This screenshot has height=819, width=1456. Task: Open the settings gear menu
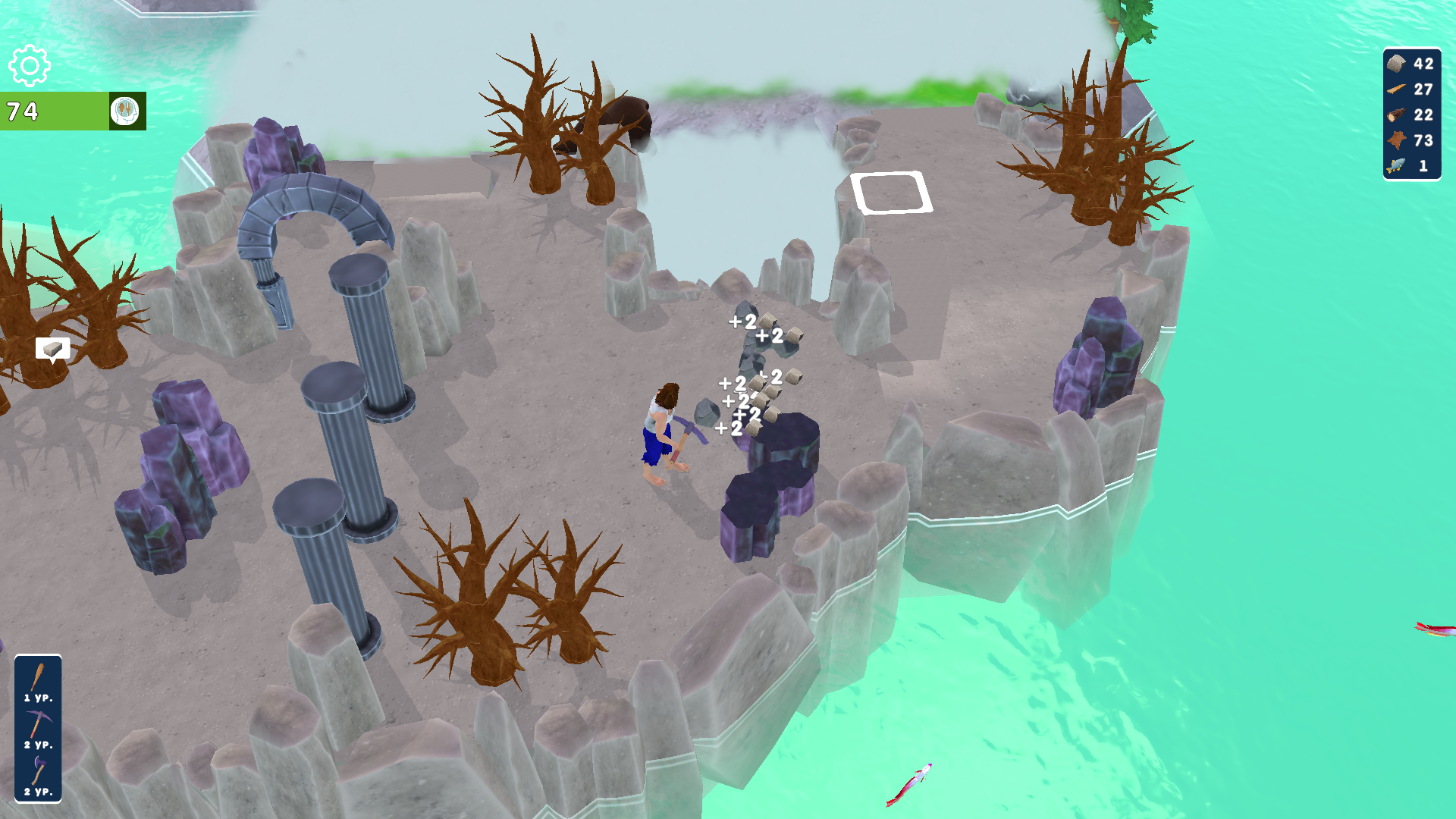point(28,67)
